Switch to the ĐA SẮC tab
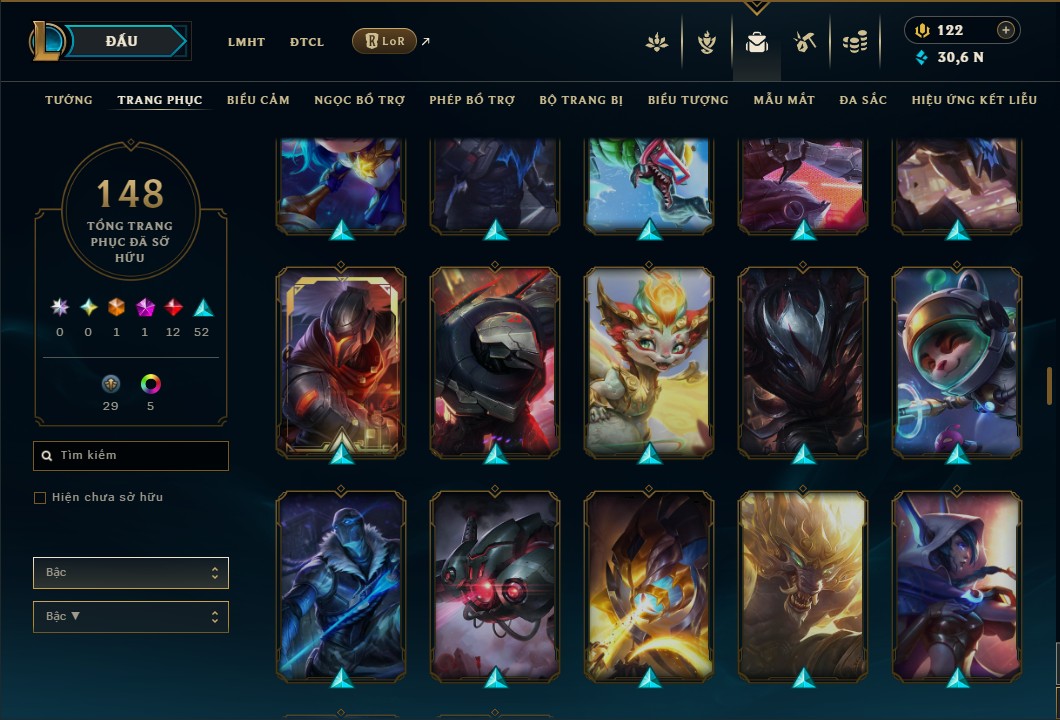 863,100
